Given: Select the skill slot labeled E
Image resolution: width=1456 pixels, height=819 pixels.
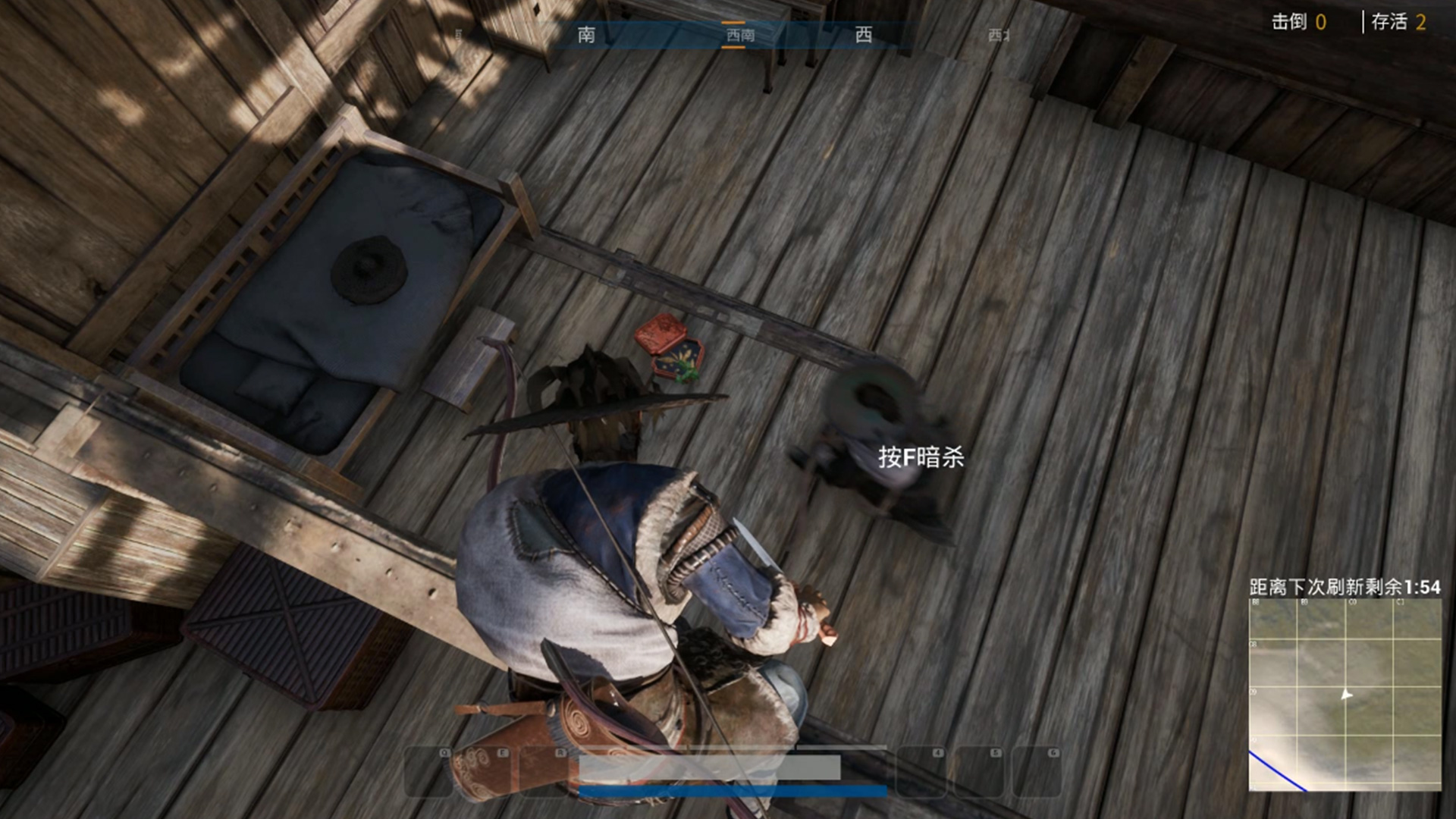Looking at the screenshot, I should click(486, 771).
